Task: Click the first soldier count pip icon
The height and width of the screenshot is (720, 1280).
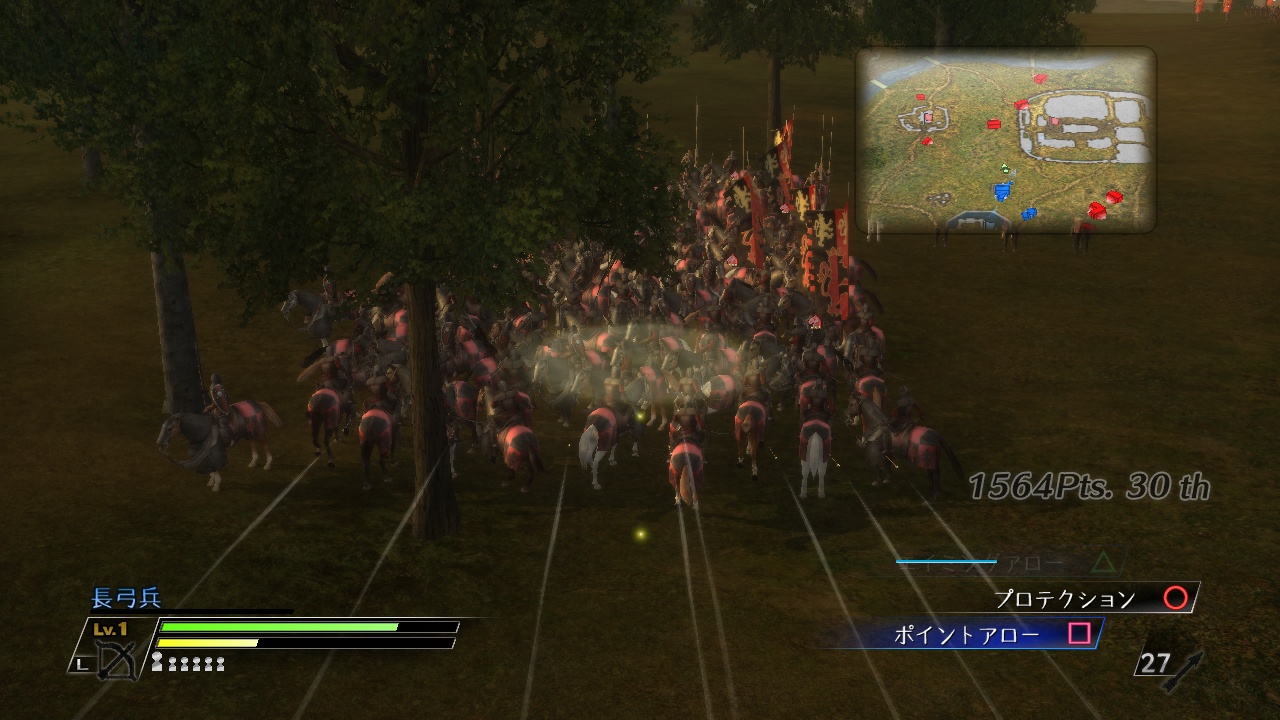Action: (157, 661)
